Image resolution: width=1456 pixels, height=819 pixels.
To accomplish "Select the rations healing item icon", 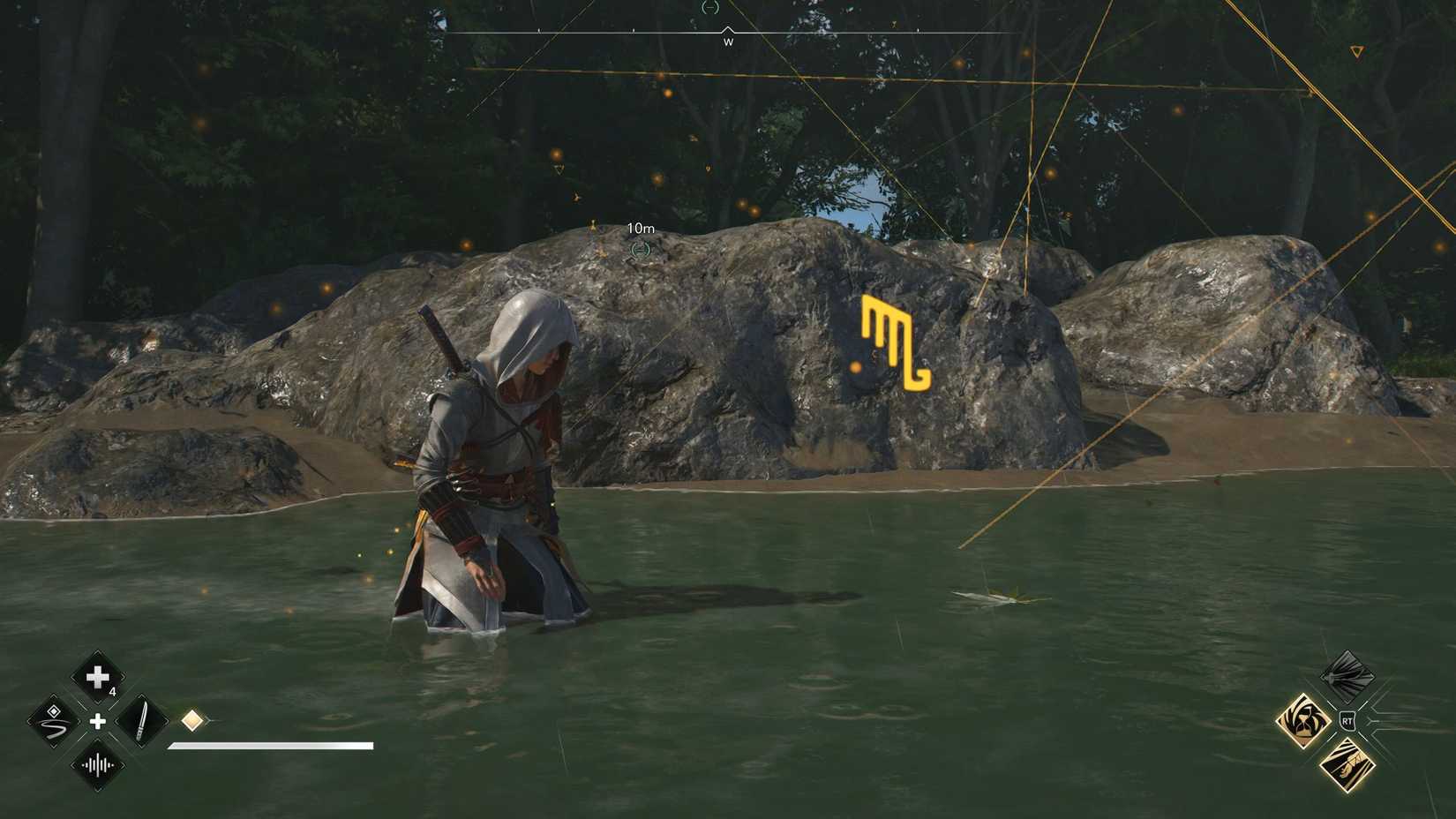I will click(x=96, y=676).
